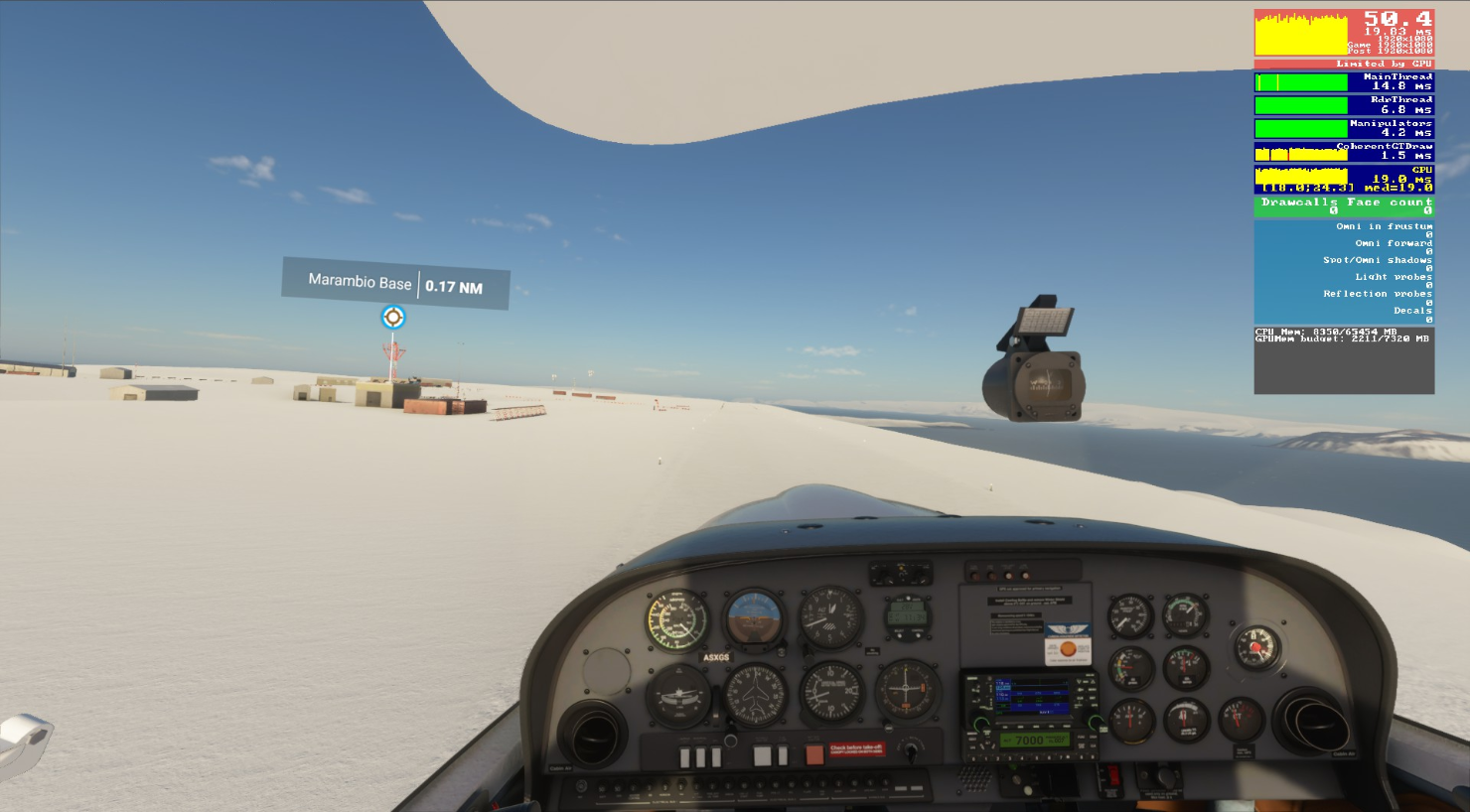Image resolution: width=1470 pixels, height=812 pixels.
Task: Click the turn coordinator gauge
Action: [680, 697]
